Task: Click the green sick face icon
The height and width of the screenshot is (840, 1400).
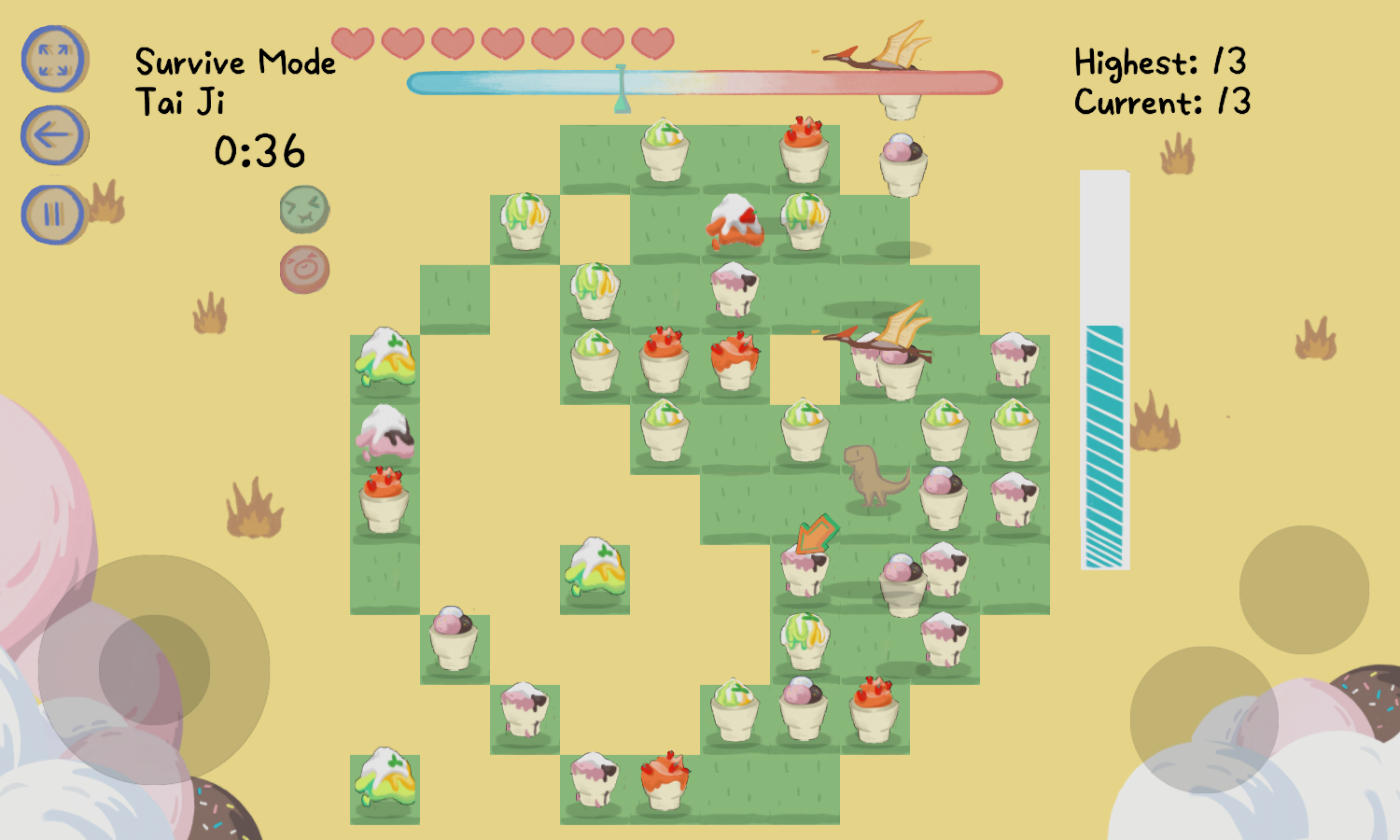Action: pyautogui.click(x=304, y=209)
